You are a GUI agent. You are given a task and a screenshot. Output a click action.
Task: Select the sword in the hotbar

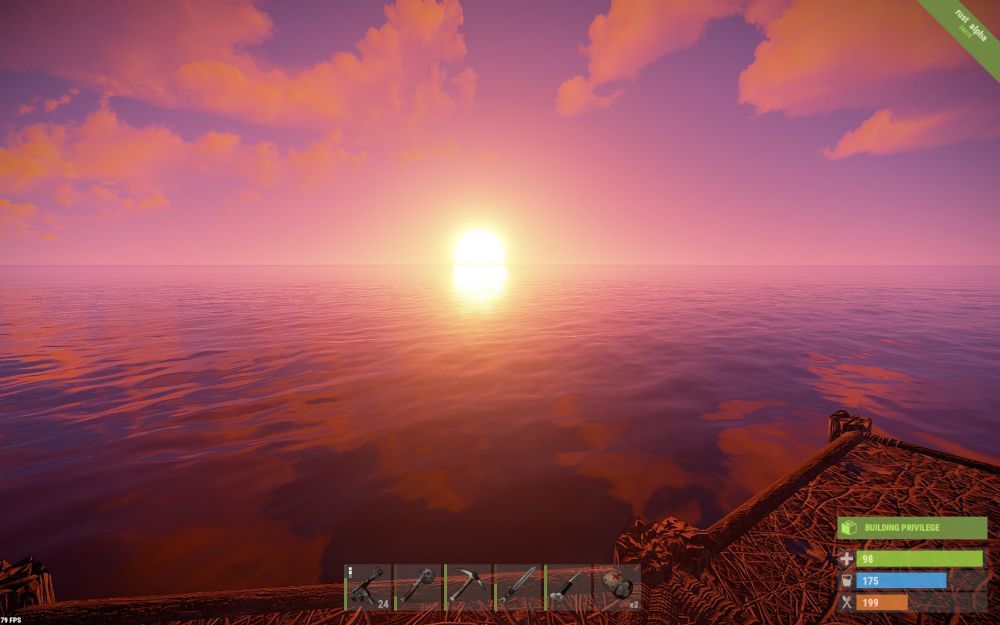tap(518, 587)
